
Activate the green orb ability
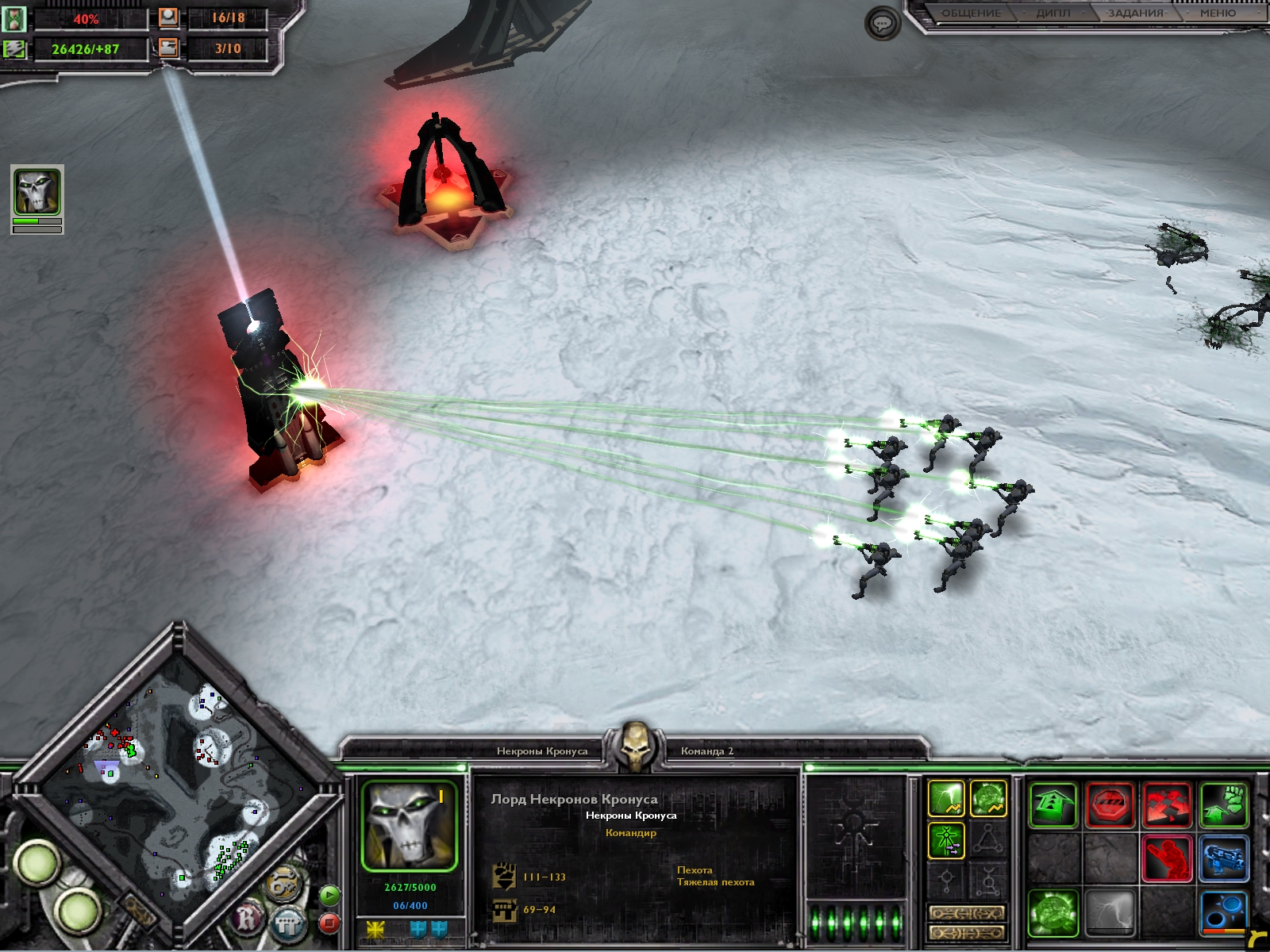[x=1053, y=912]
